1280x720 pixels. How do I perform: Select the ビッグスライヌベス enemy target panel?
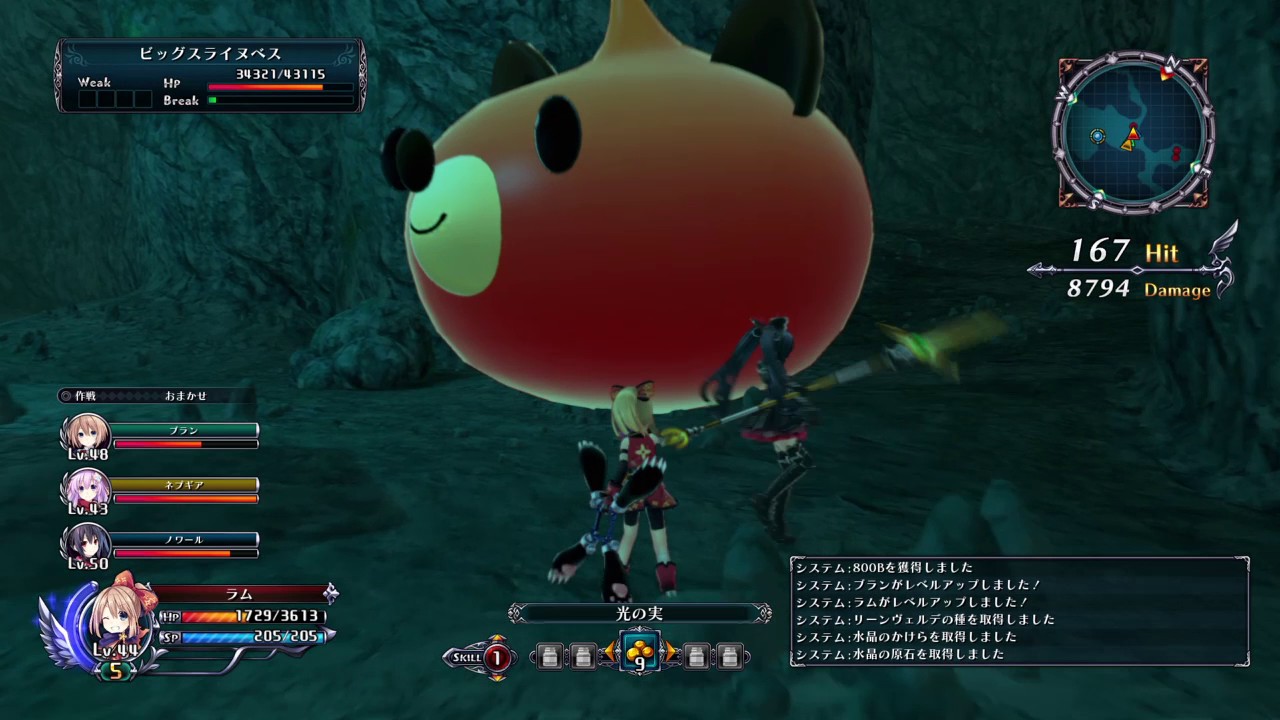pos(211,75)
